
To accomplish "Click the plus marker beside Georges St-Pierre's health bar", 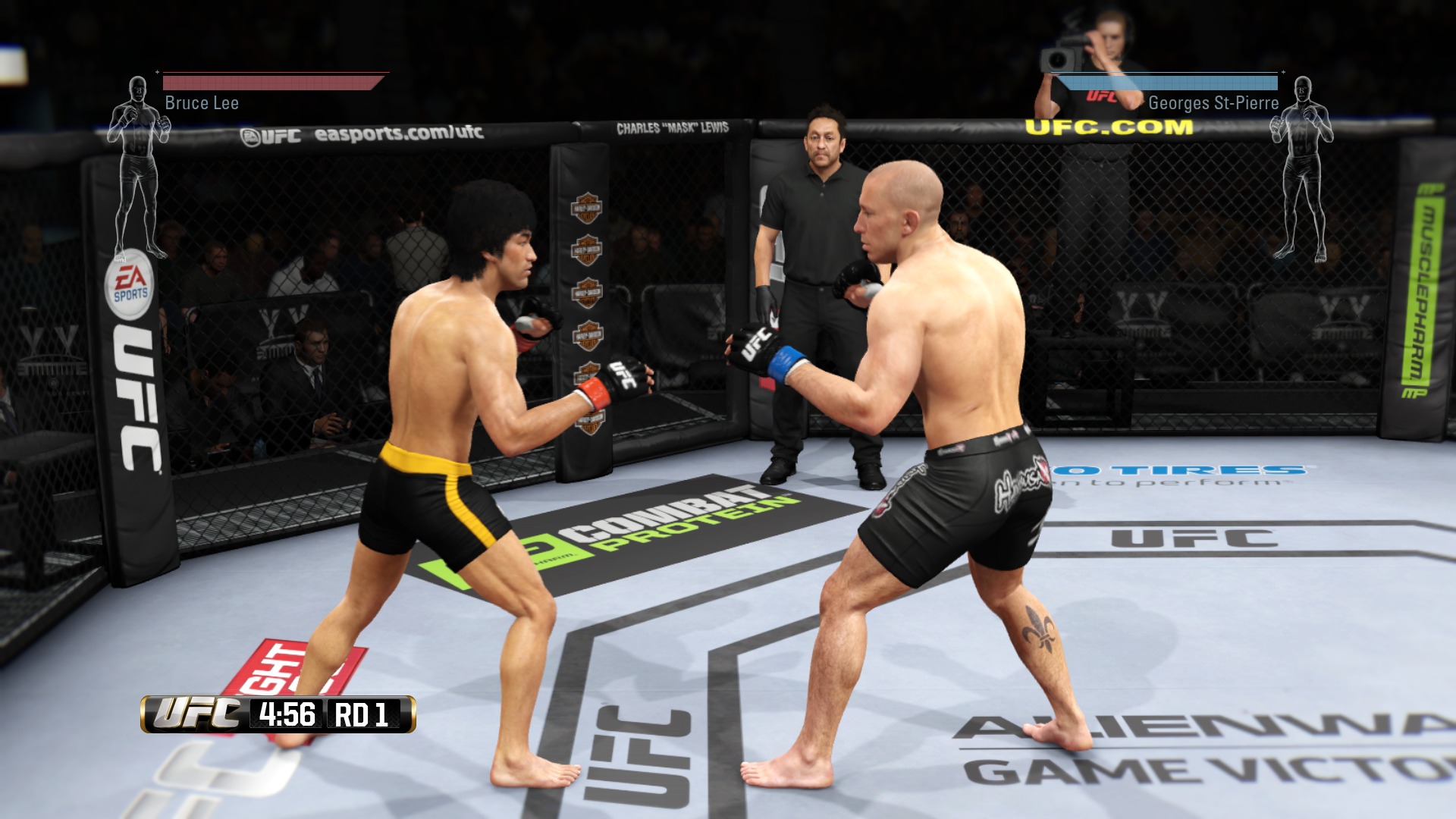I will point(1282,74).
